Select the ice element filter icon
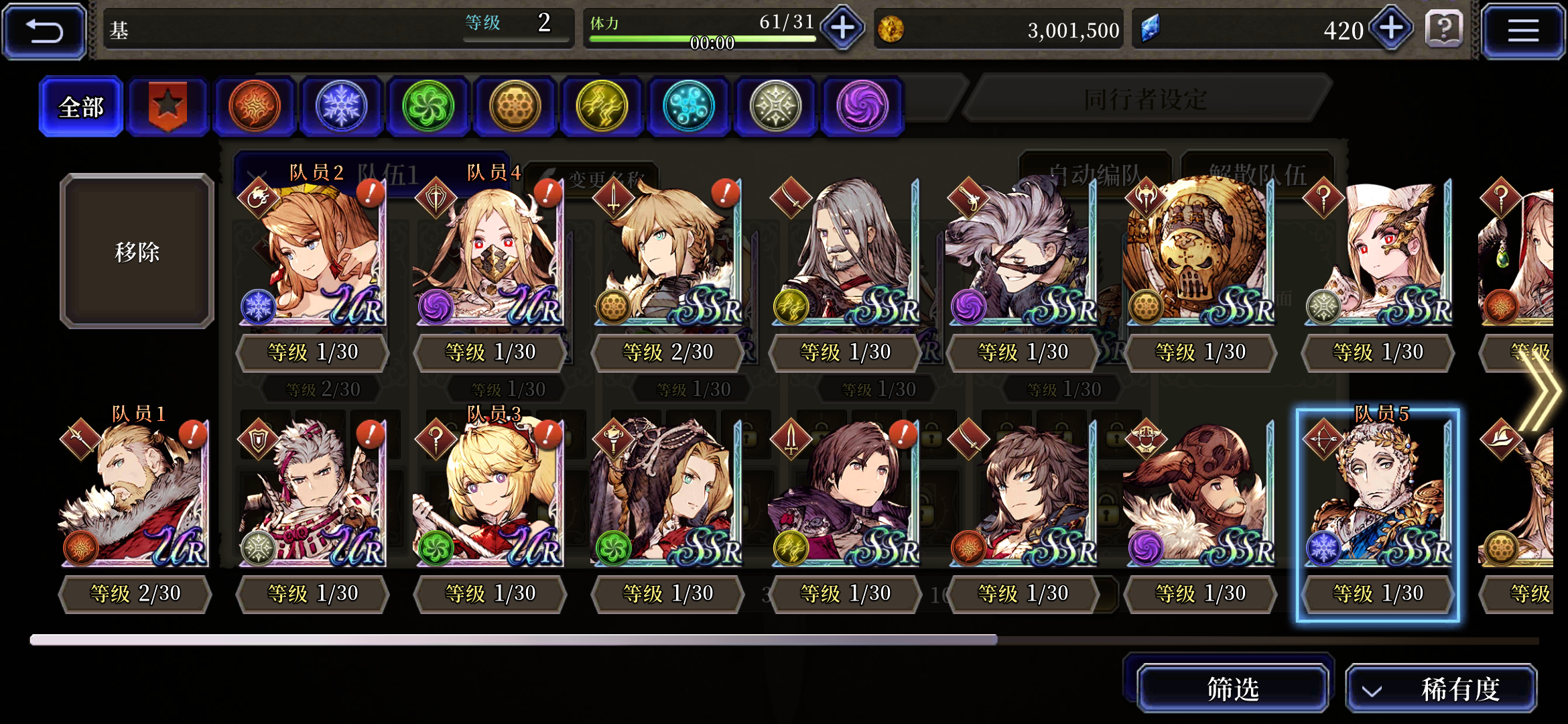The height and width of the screenshot is (724, 1568). click(x=341, y=106)
